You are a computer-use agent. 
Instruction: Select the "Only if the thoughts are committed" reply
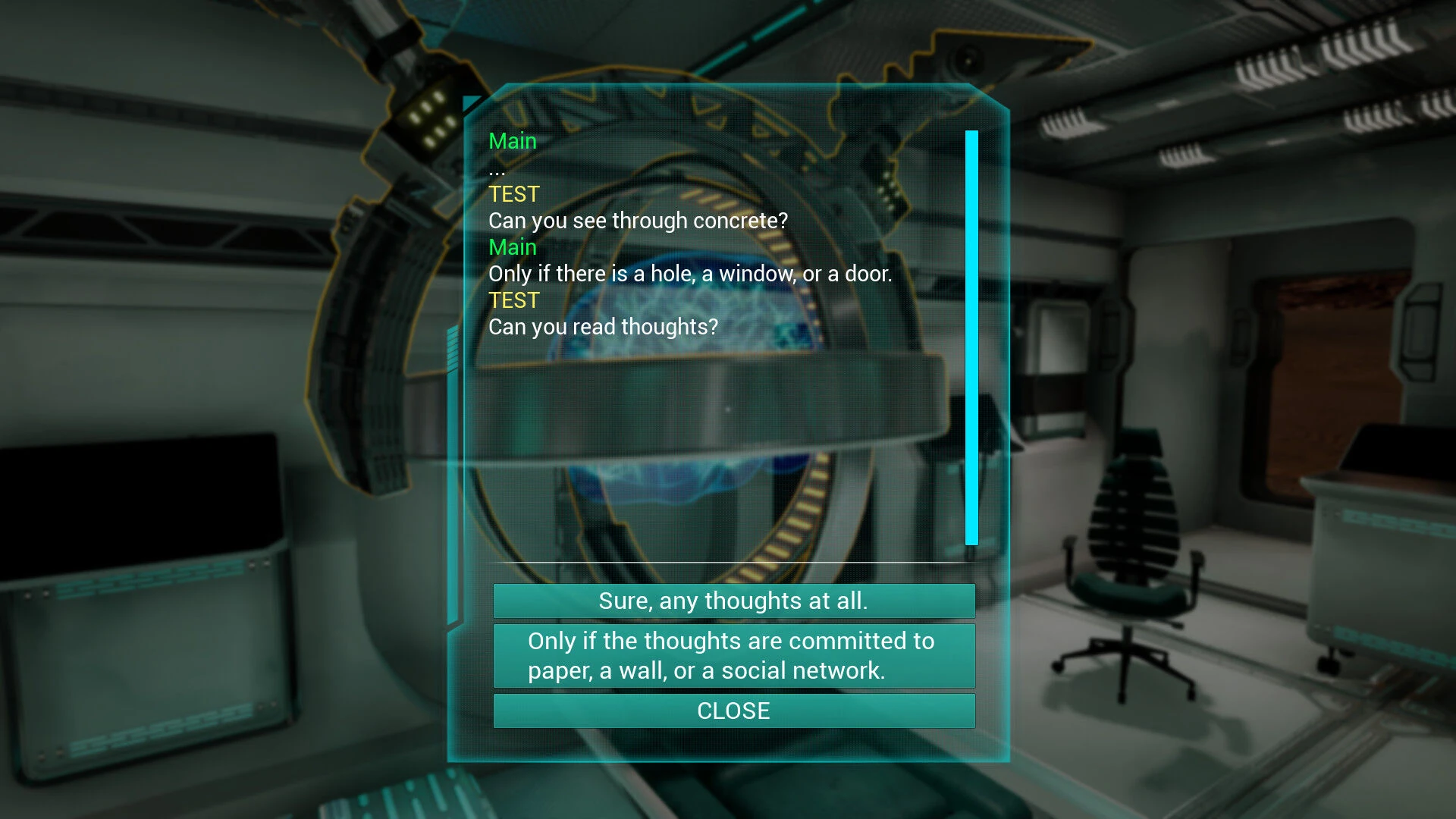pyautogui.click(x=733, y=656)
